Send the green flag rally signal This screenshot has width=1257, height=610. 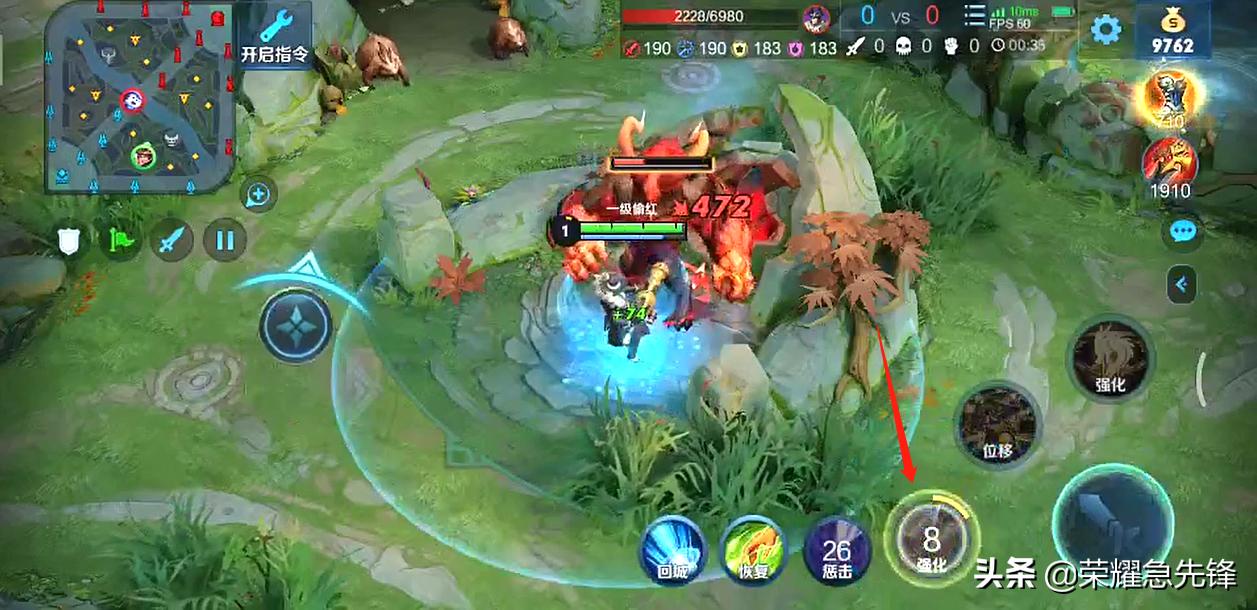(x=121, y=240)
